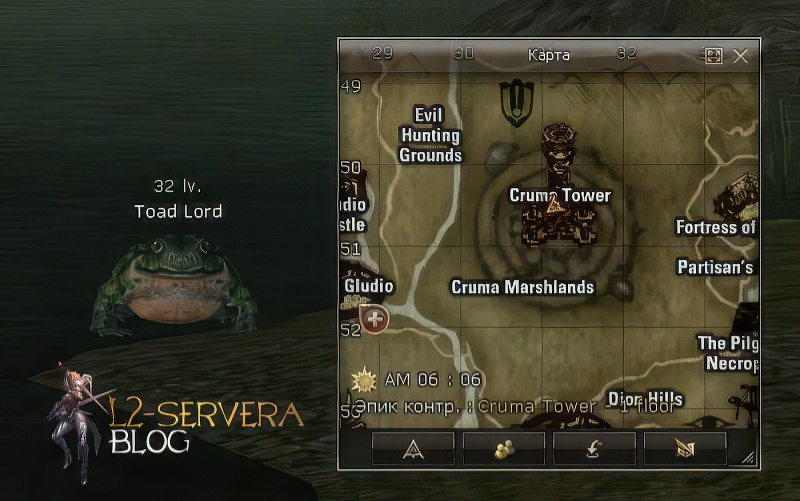Toggle the map window size button

click(x=713, y=56)
